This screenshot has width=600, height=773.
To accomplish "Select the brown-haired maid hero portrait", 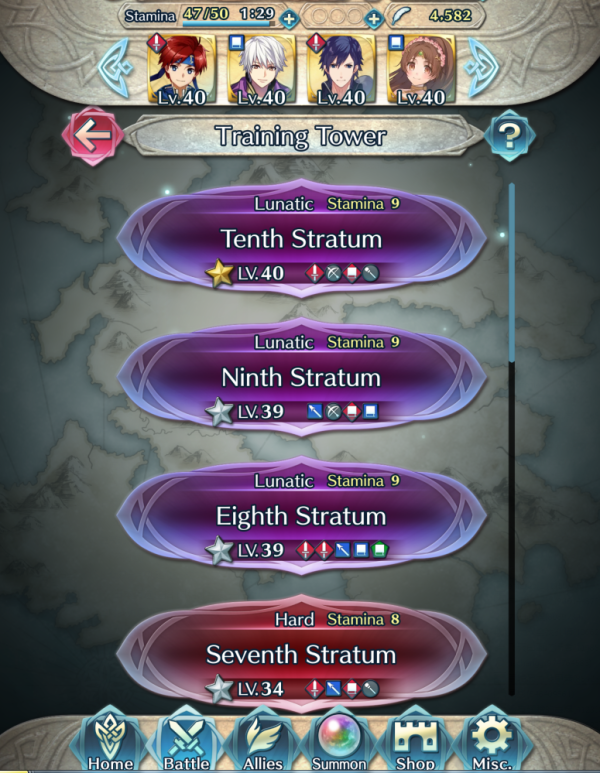I will coord(418,68).
